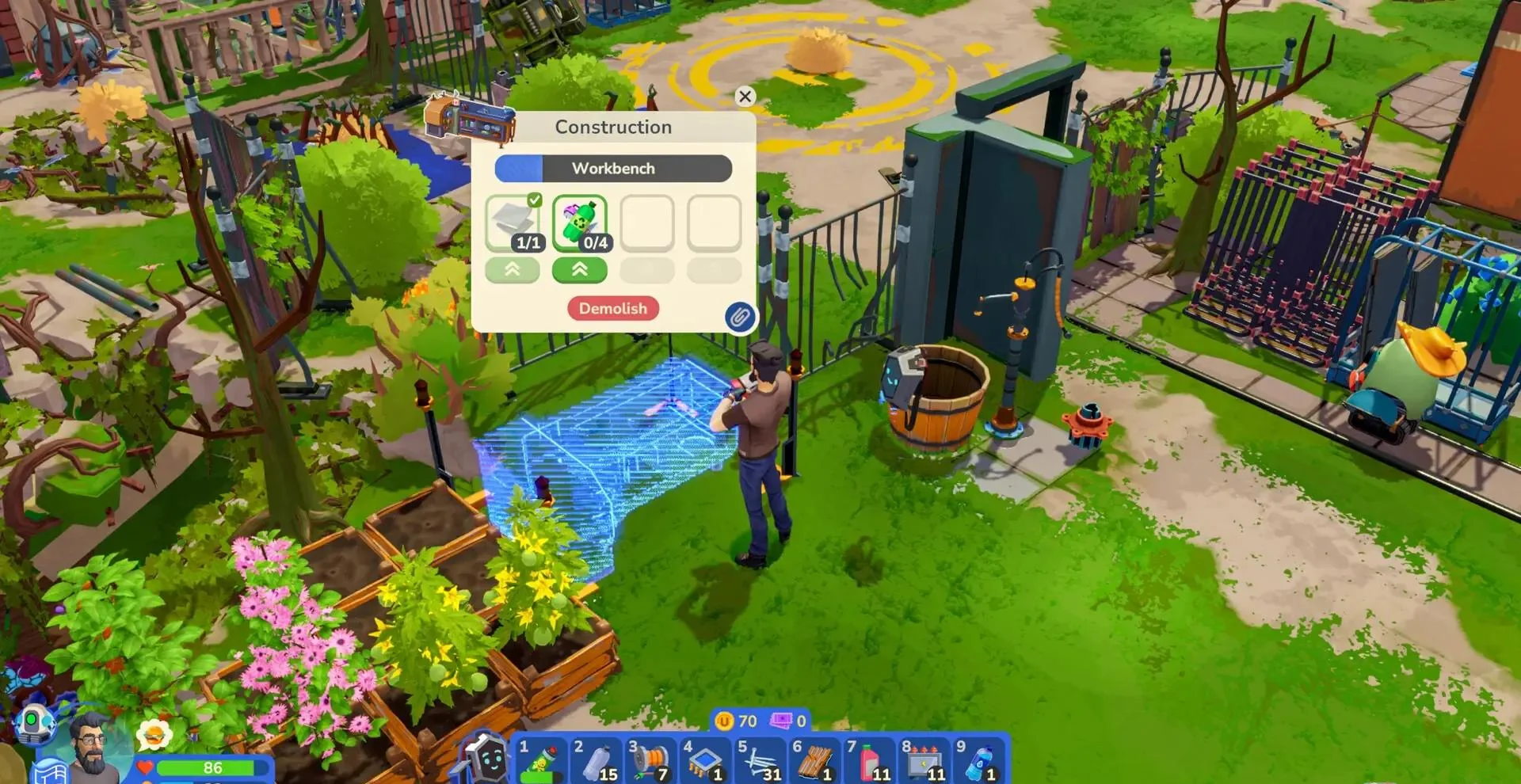
Task: Select the water bottle in hotbar slot 9
Action: 979,760
